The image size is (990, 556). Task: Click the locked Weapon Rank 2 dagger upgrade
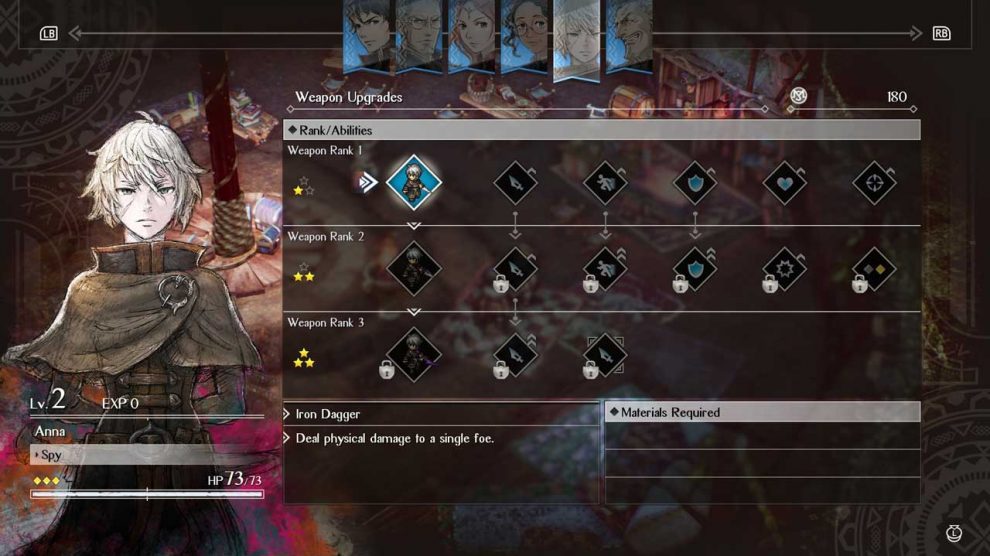pyautogui.click(x=515, y=269)
